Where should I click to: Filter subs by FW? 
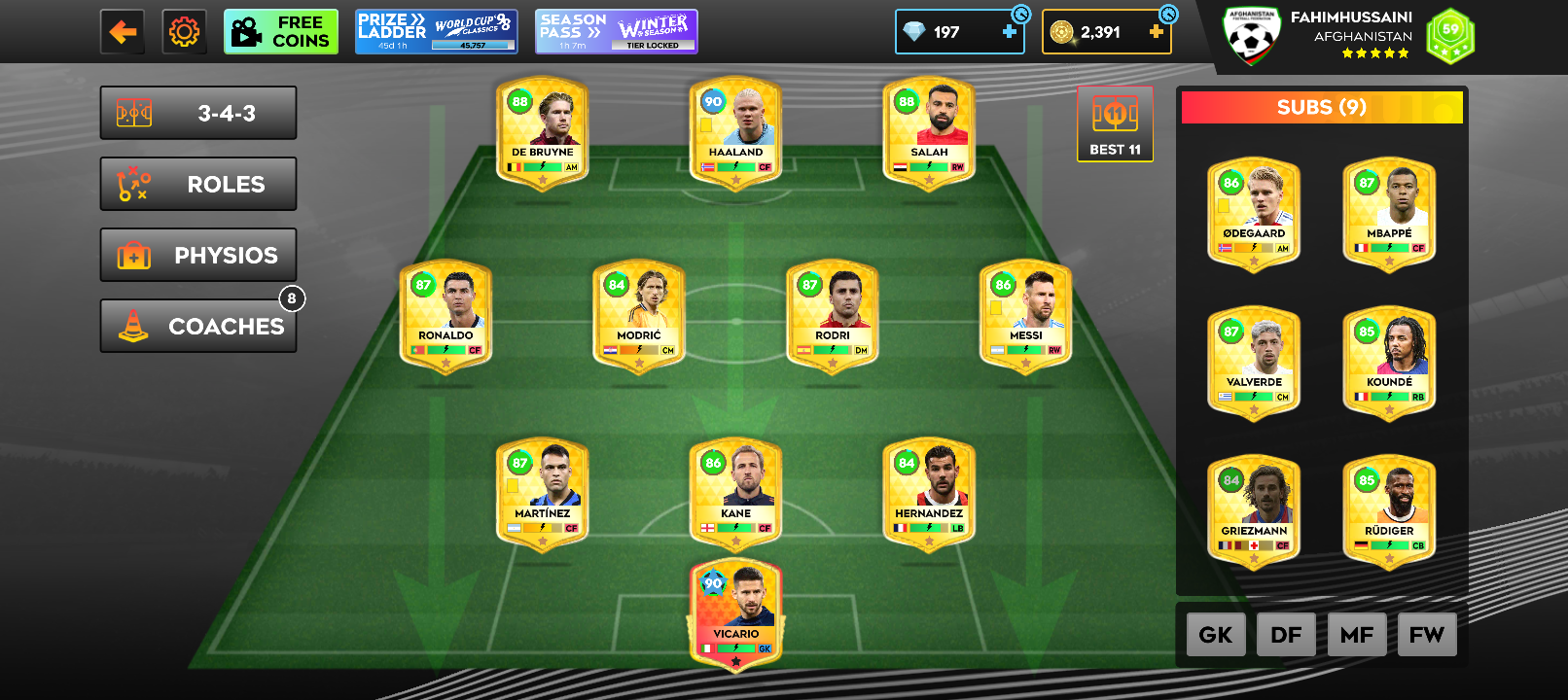pyautogui.click(x=1427, y=635)
